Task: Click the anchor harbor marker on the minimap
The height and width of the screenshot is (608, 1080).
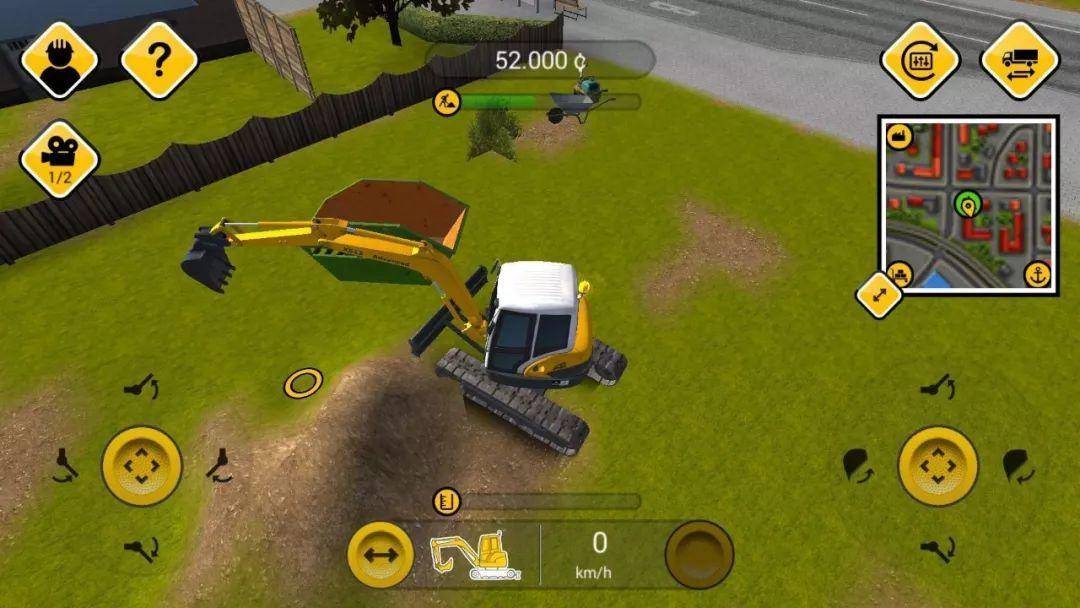Action: coord(1039,275)
